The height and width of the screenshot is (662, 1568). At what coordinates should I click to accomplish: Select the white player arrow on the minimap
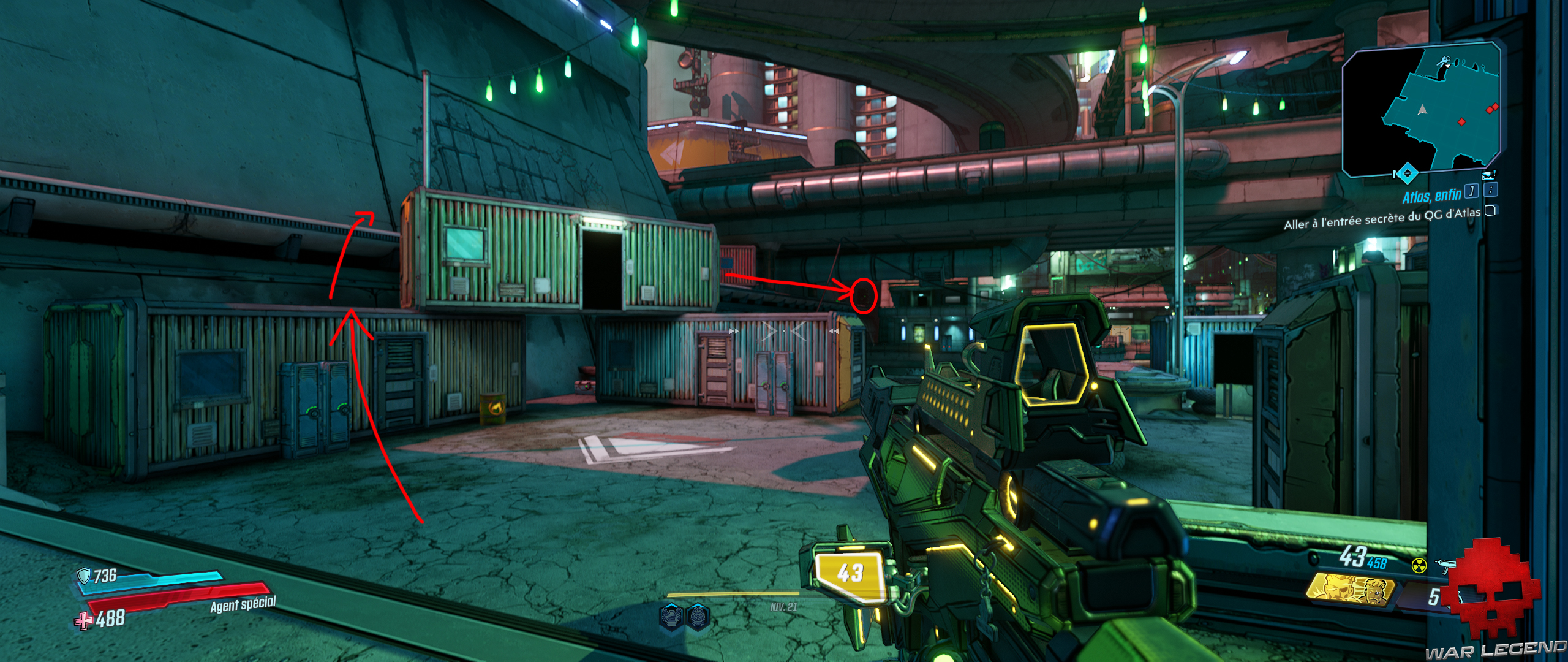coord(1422,110)
